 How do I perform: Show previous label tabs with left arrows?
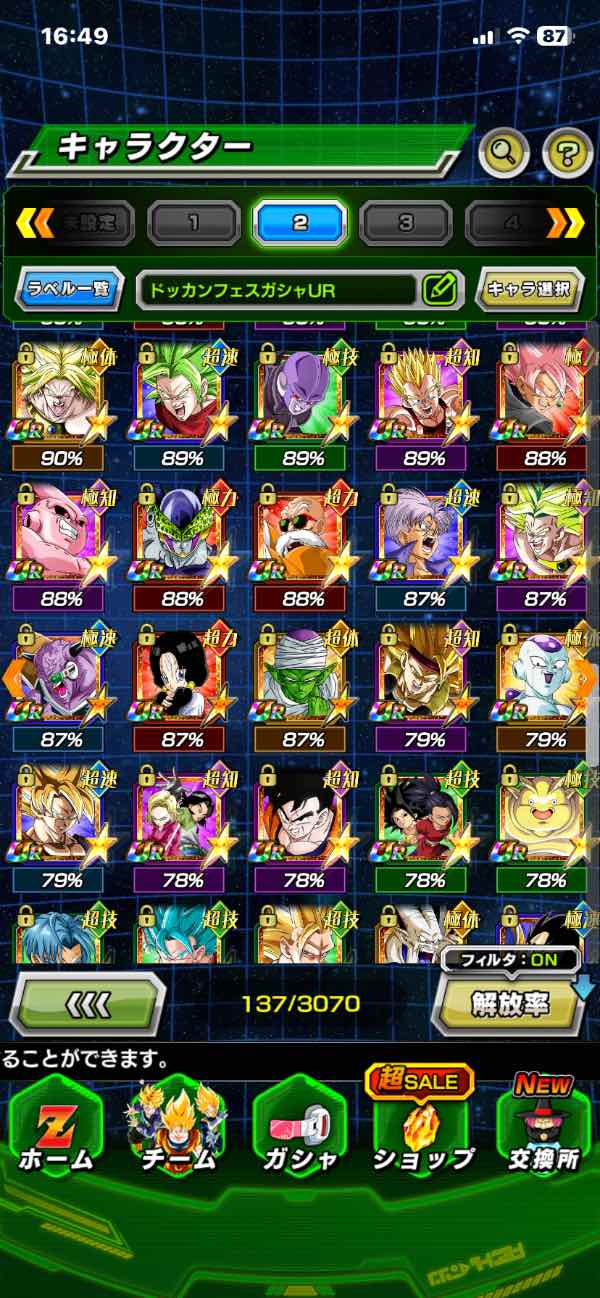[34, 223]
